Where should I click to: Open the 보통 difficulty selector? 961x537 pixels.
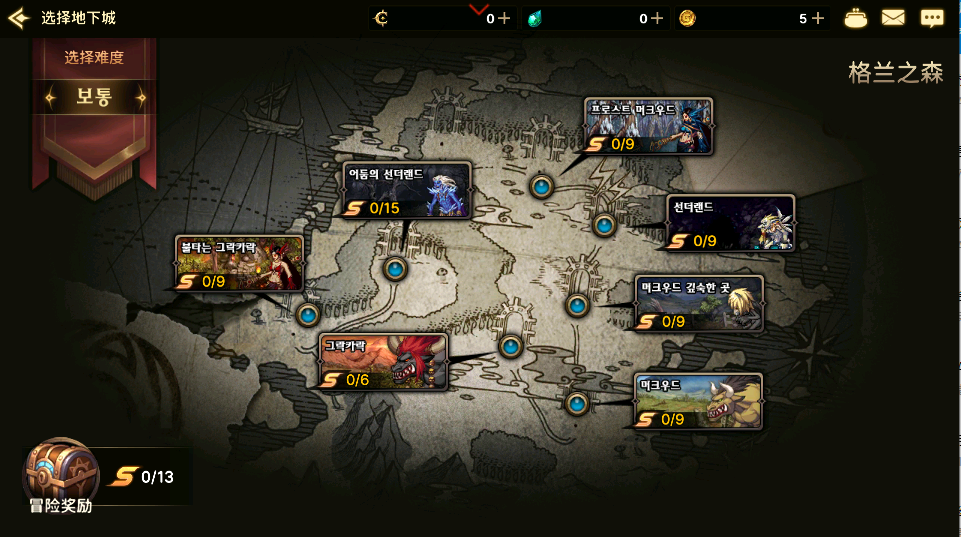95,98
